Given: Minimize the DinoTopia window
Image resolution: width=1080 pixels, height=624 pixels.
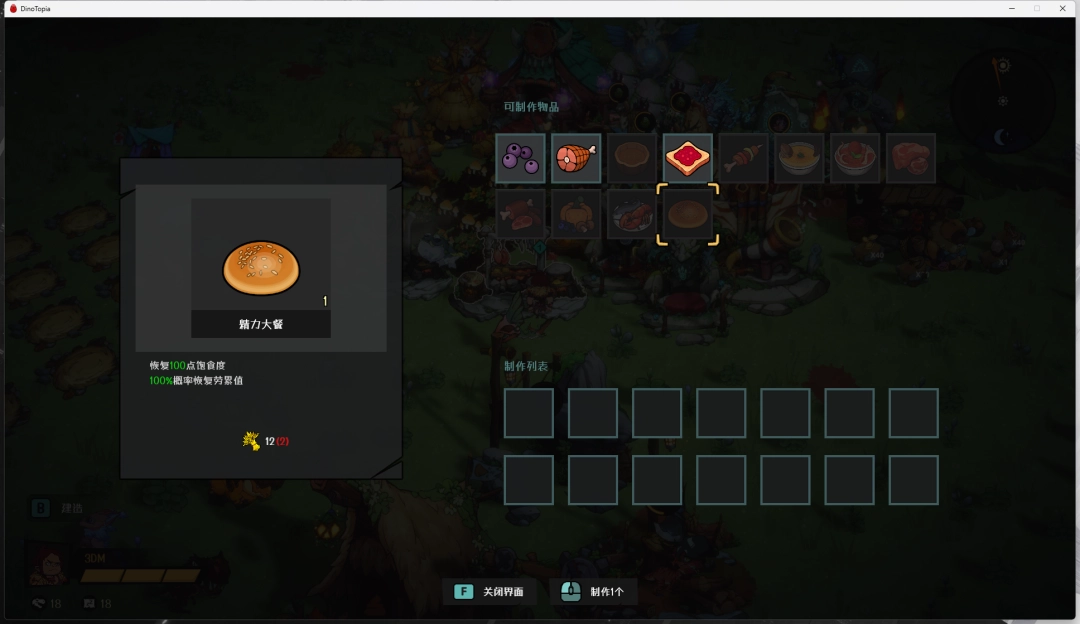Looking at the screenshot, I should (x=1012, y=8).
